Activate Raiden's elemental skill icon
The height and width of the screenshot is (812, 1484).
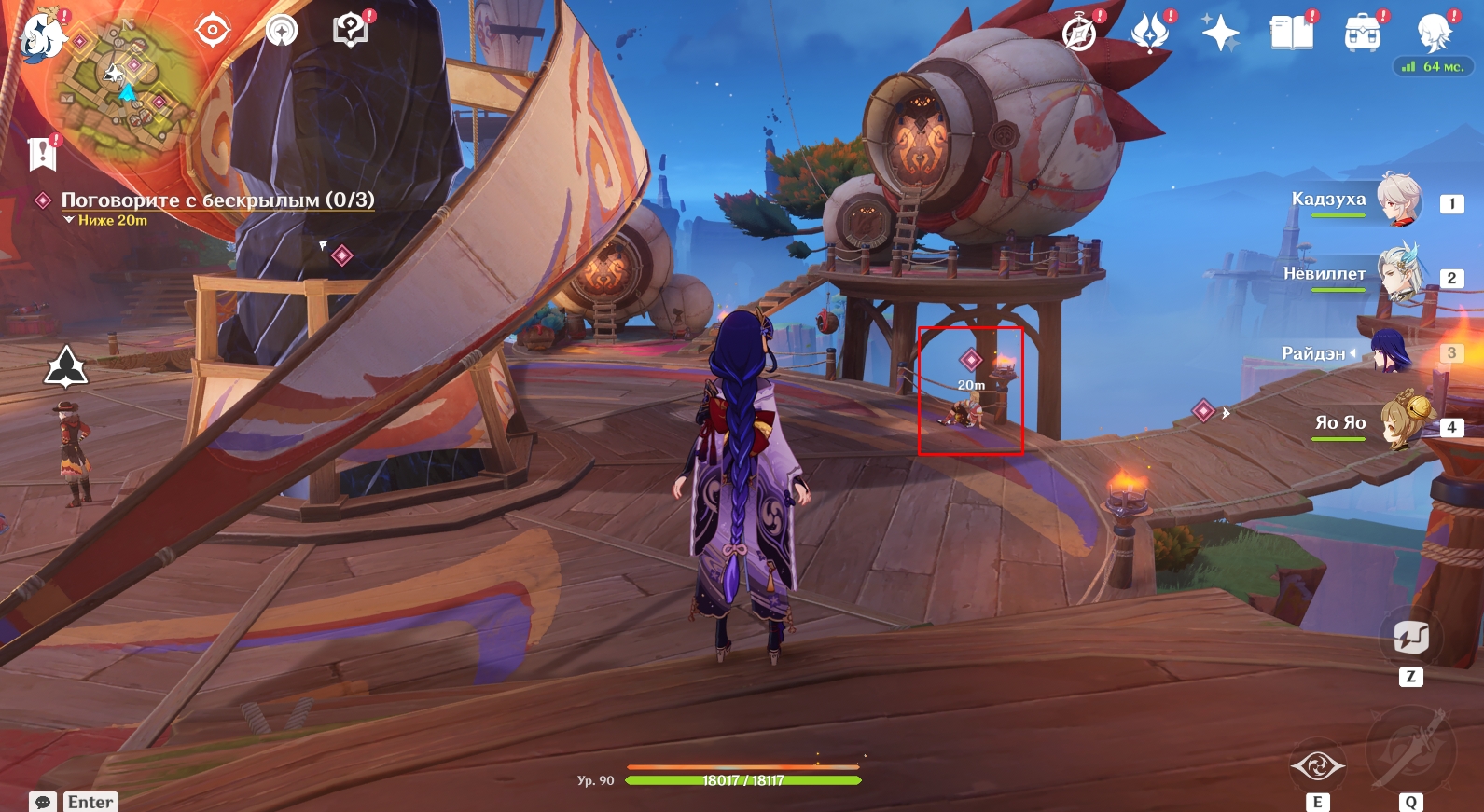(1317, 765)
